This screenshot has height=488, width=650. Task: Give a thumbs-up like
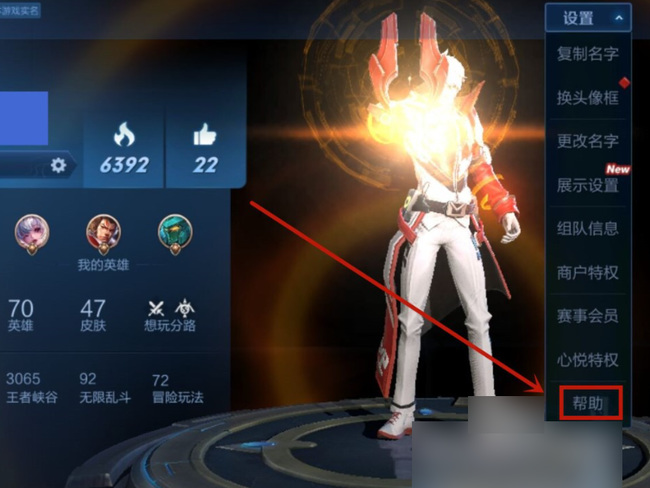point(205,150)
